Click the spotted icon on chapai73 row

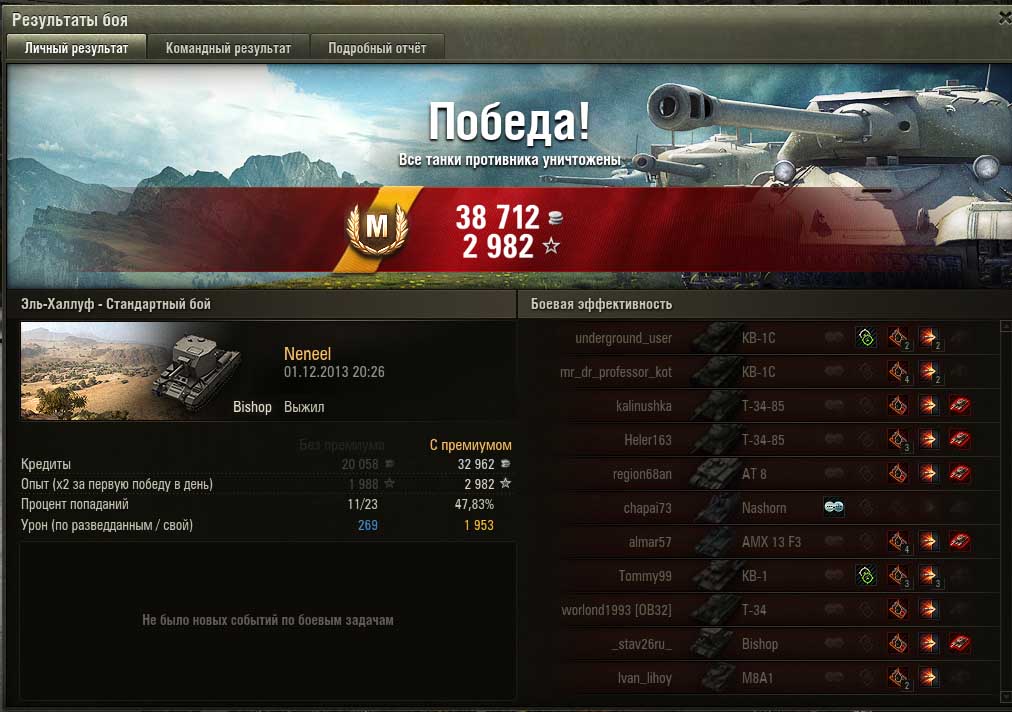(x=834, y=508)
